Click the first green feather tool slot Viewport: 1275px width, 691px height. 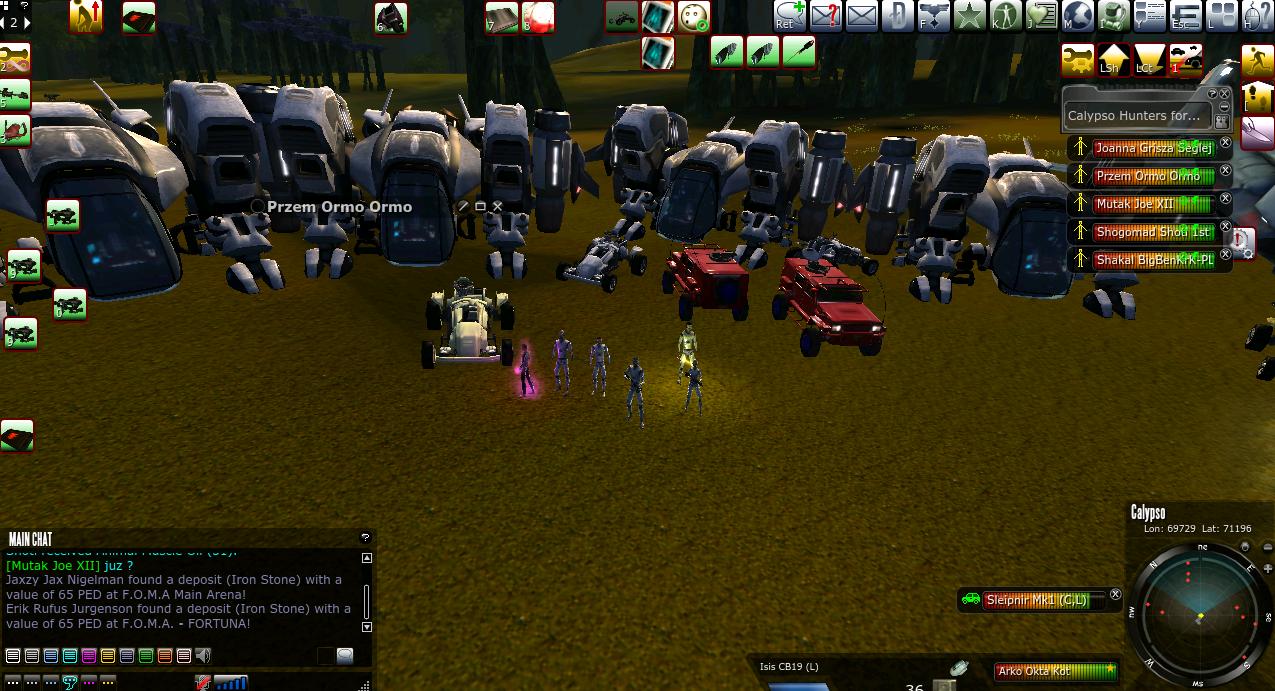(x=727, y=52)
